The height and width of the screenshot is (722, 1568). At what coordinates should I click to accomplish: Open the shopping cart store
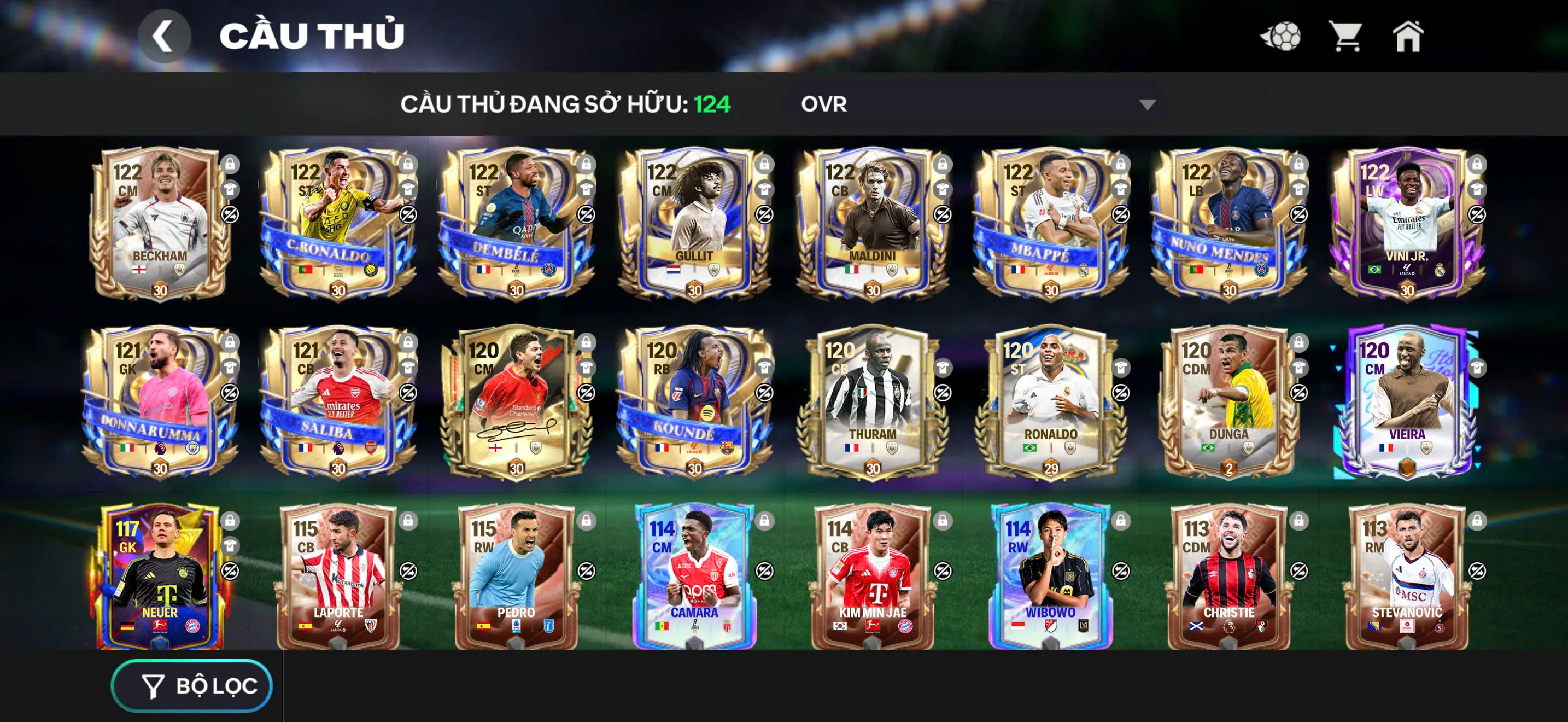(1347, 38)
